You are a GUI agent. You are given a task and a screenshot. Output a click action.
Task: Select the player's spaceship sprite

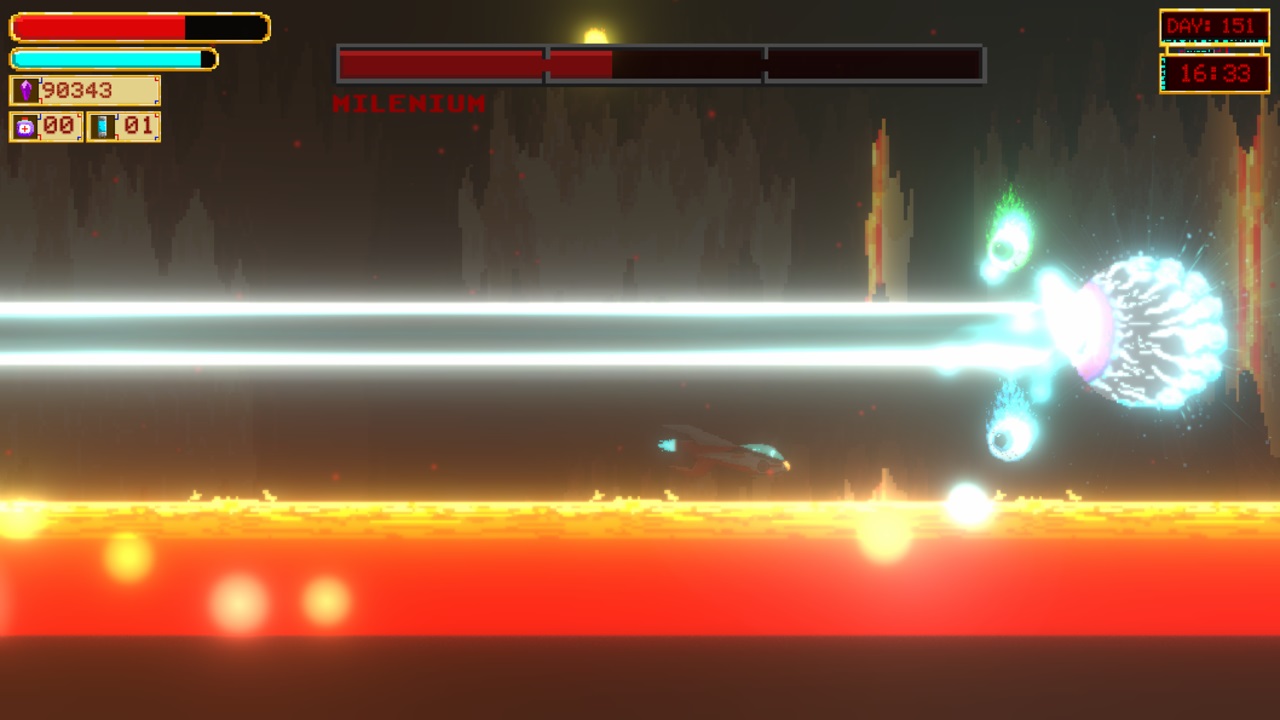[725, 450]
